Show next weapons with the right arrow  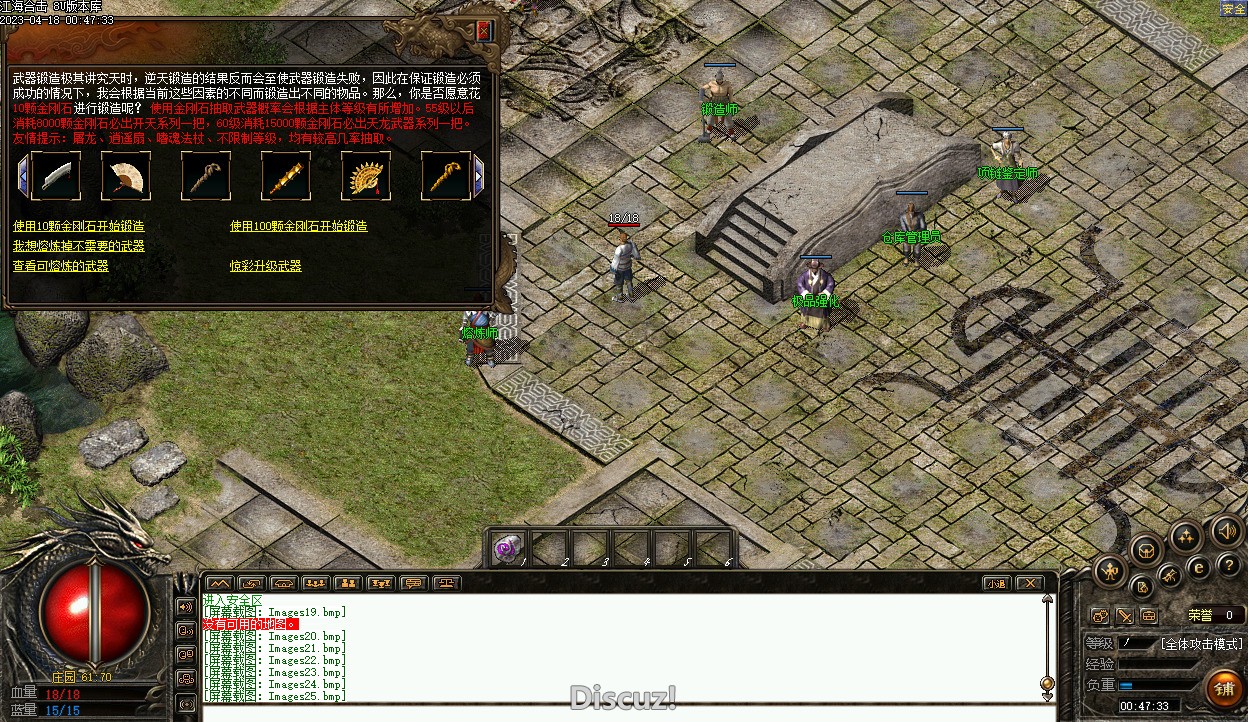479,177
